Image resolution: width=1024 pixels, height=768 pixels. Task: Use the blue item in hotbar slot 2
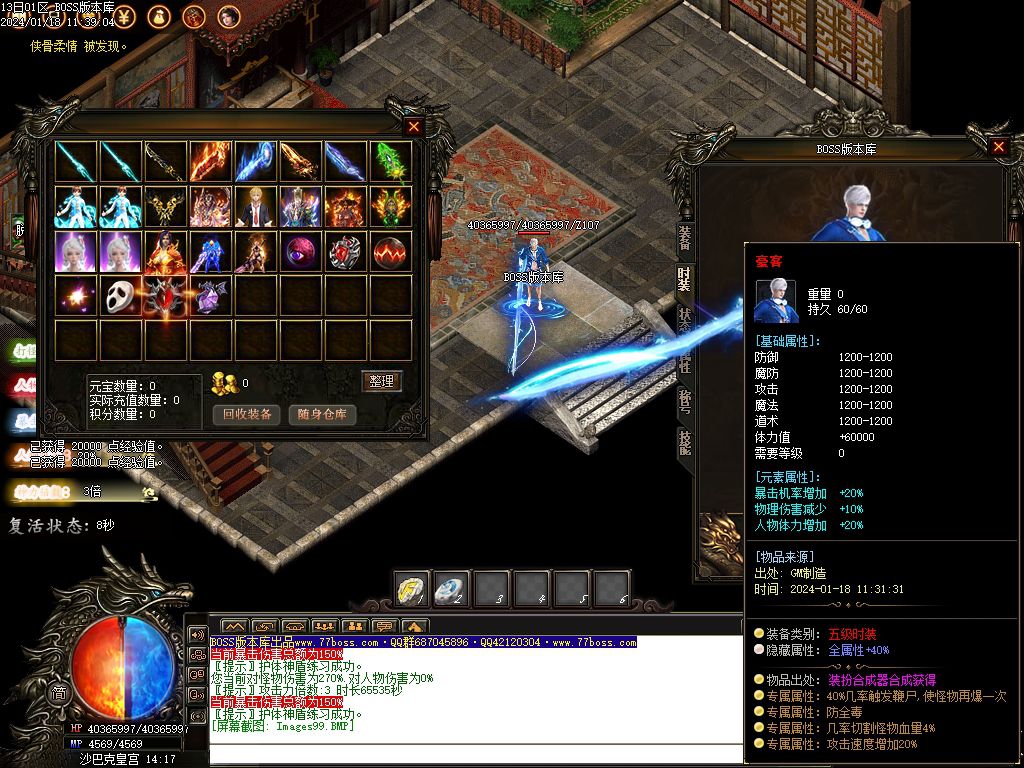coord(452,588)
